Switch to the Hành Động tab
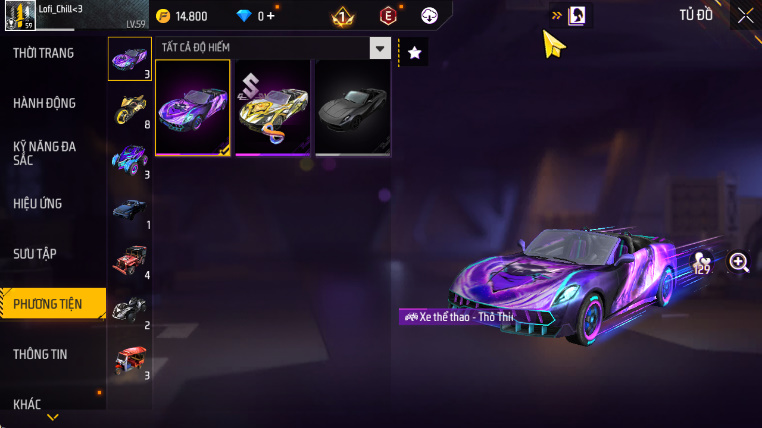The height and width of the screenshot is (428, 762). (x=45, y=103)
